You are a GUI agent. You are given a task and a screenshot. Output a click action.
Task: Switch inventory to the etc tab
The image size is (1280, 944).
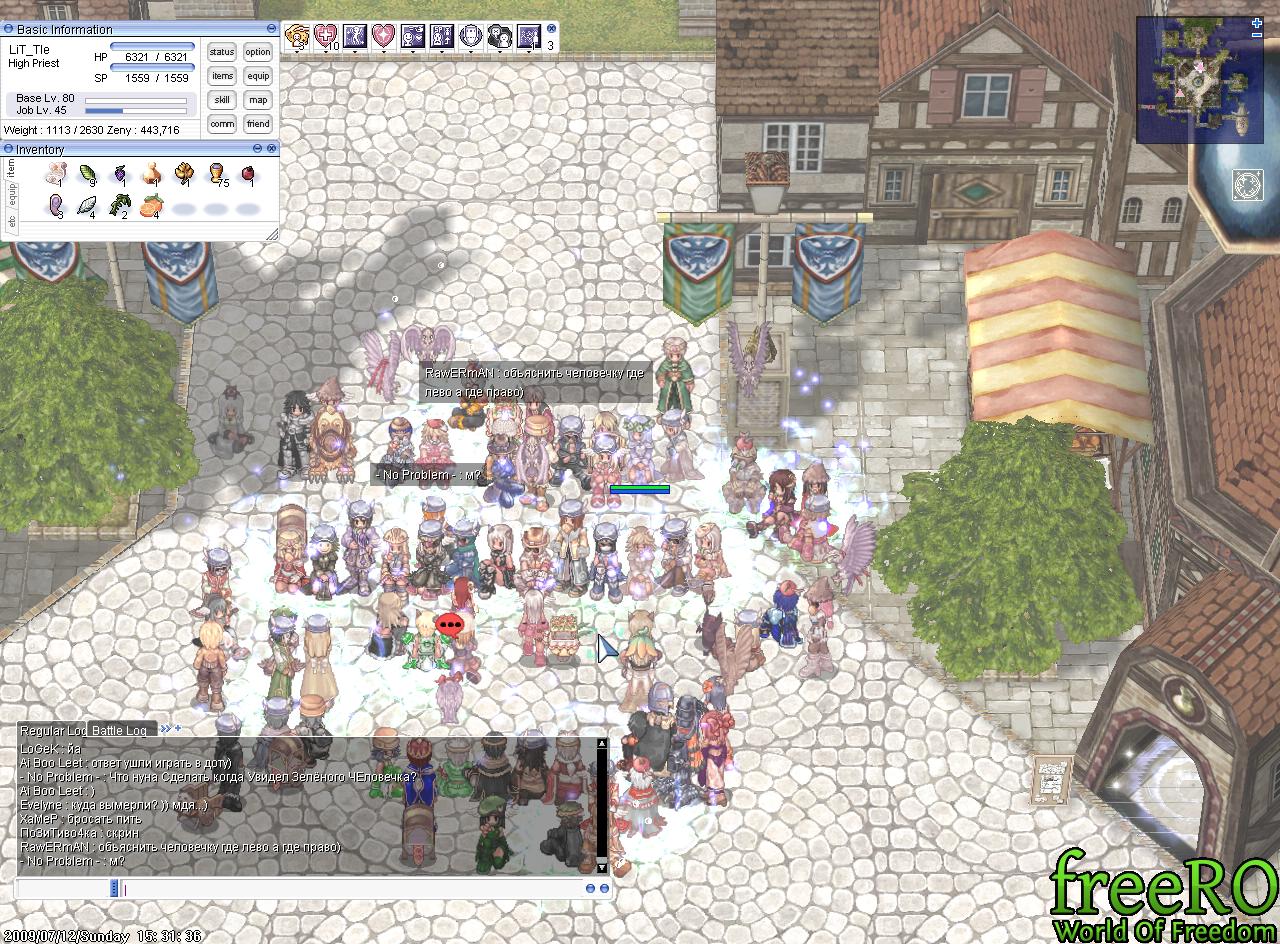[x=12, y=223]
